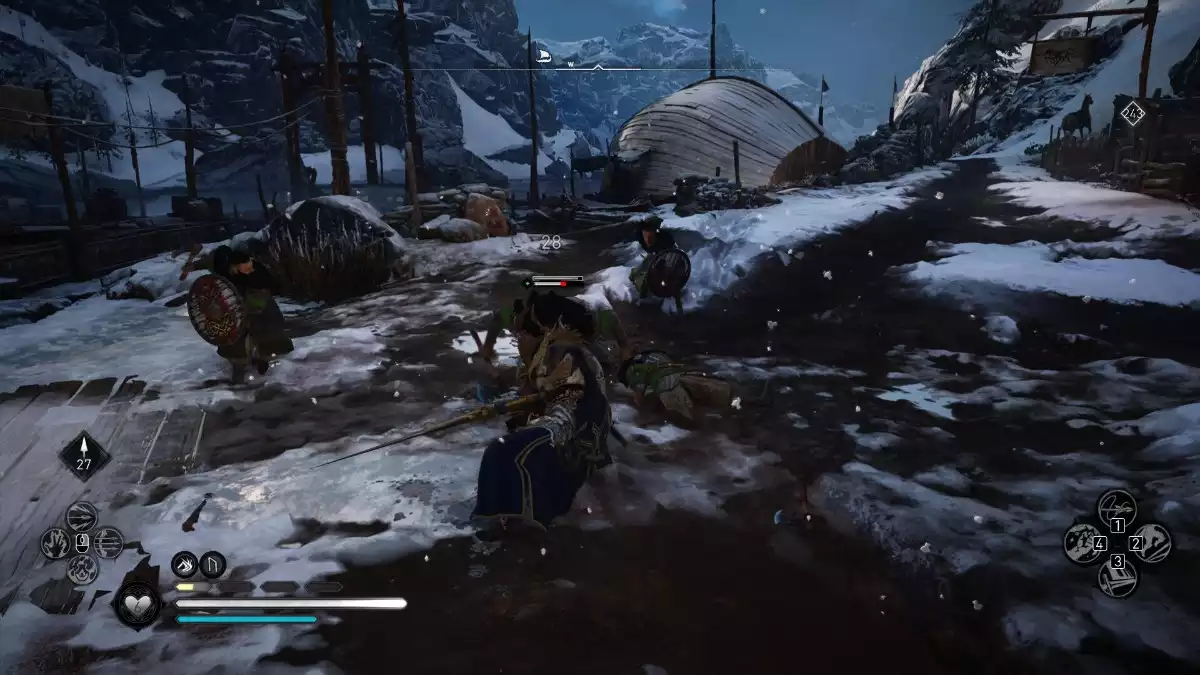The height and width of the screenshot is (675, 1200).
Task: Trigger melee ability 1 with the harpoon icon
Action: (1117, 508)
